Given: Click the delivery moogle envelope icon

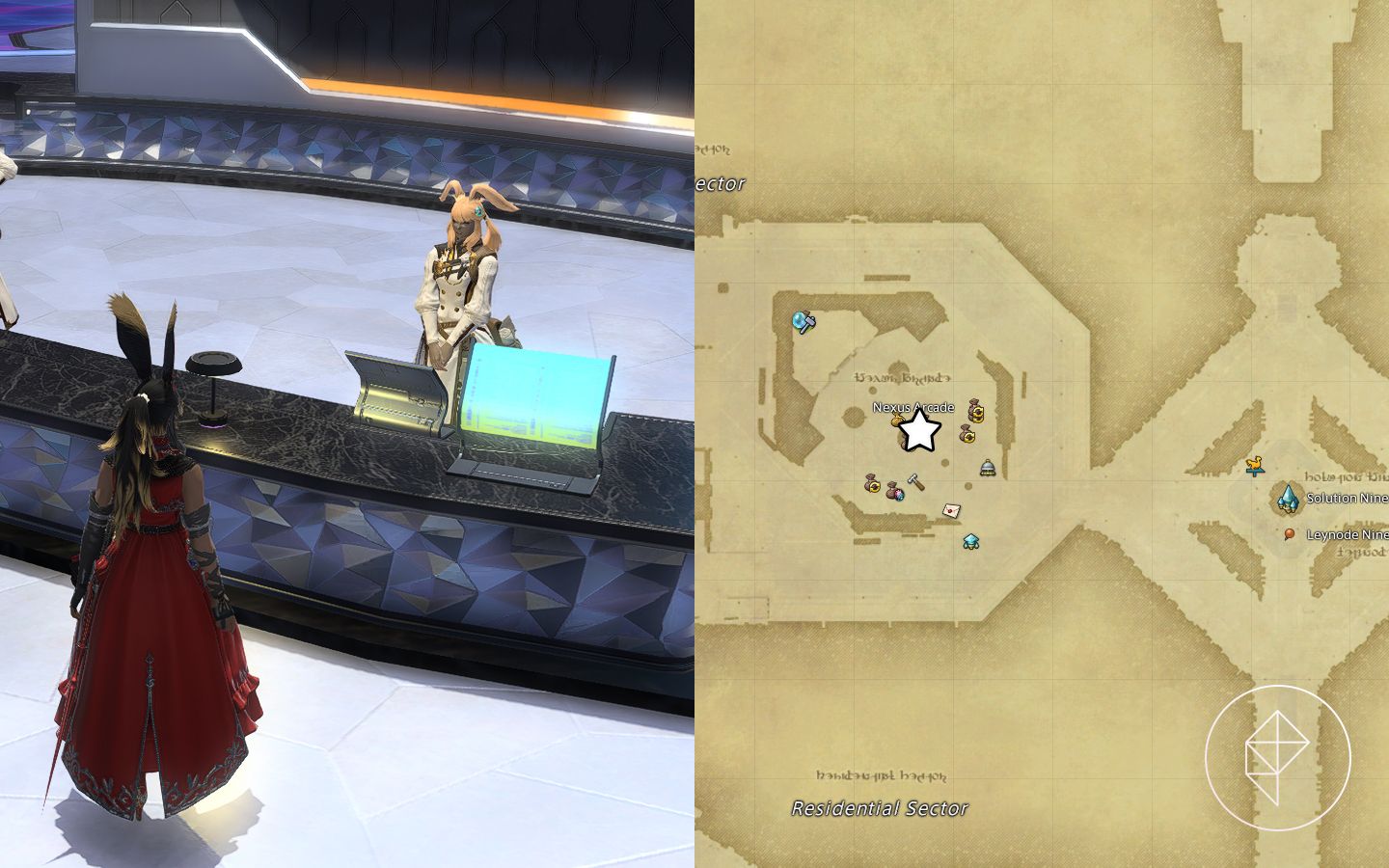Looking at the screenshot, I should [951, 510].
